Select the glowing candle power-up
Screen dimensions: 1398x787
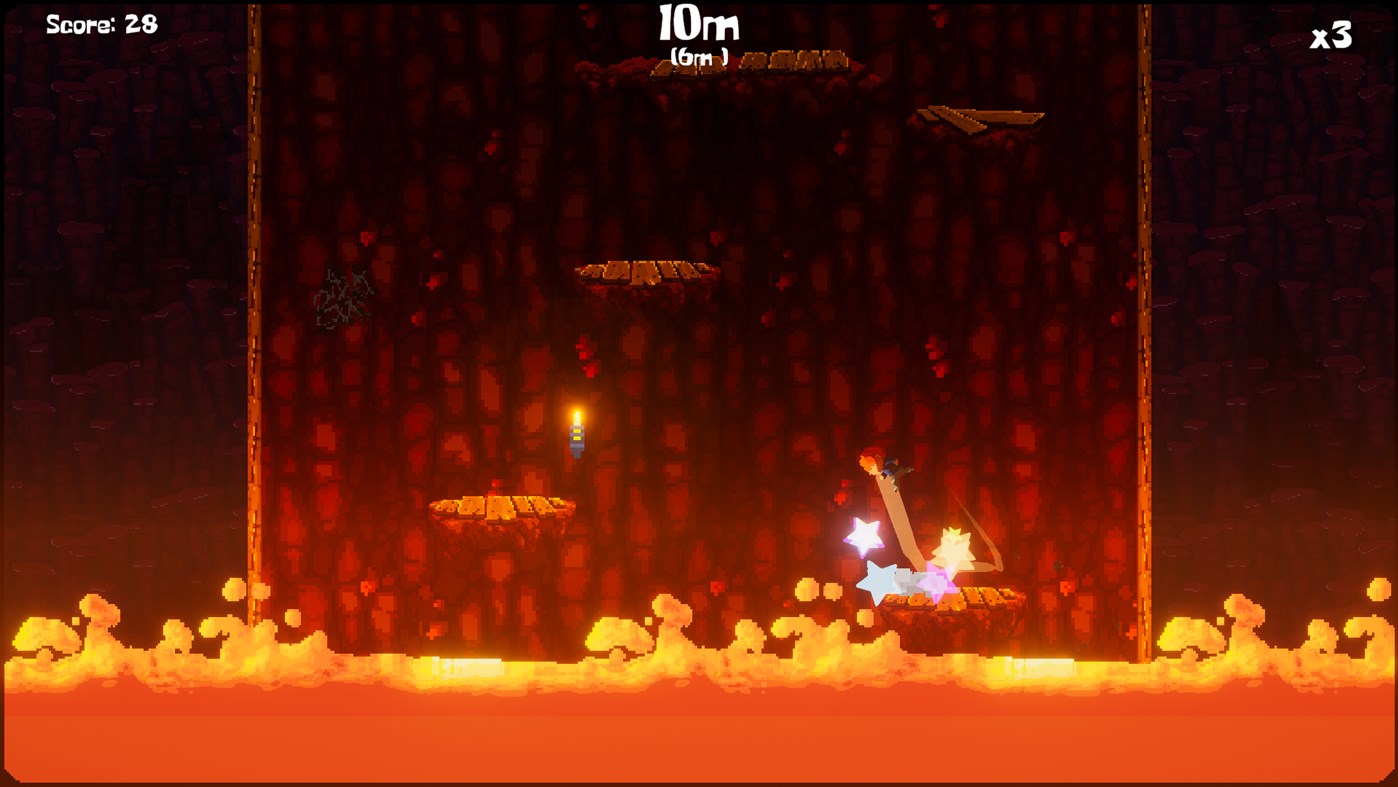(577, 432)
